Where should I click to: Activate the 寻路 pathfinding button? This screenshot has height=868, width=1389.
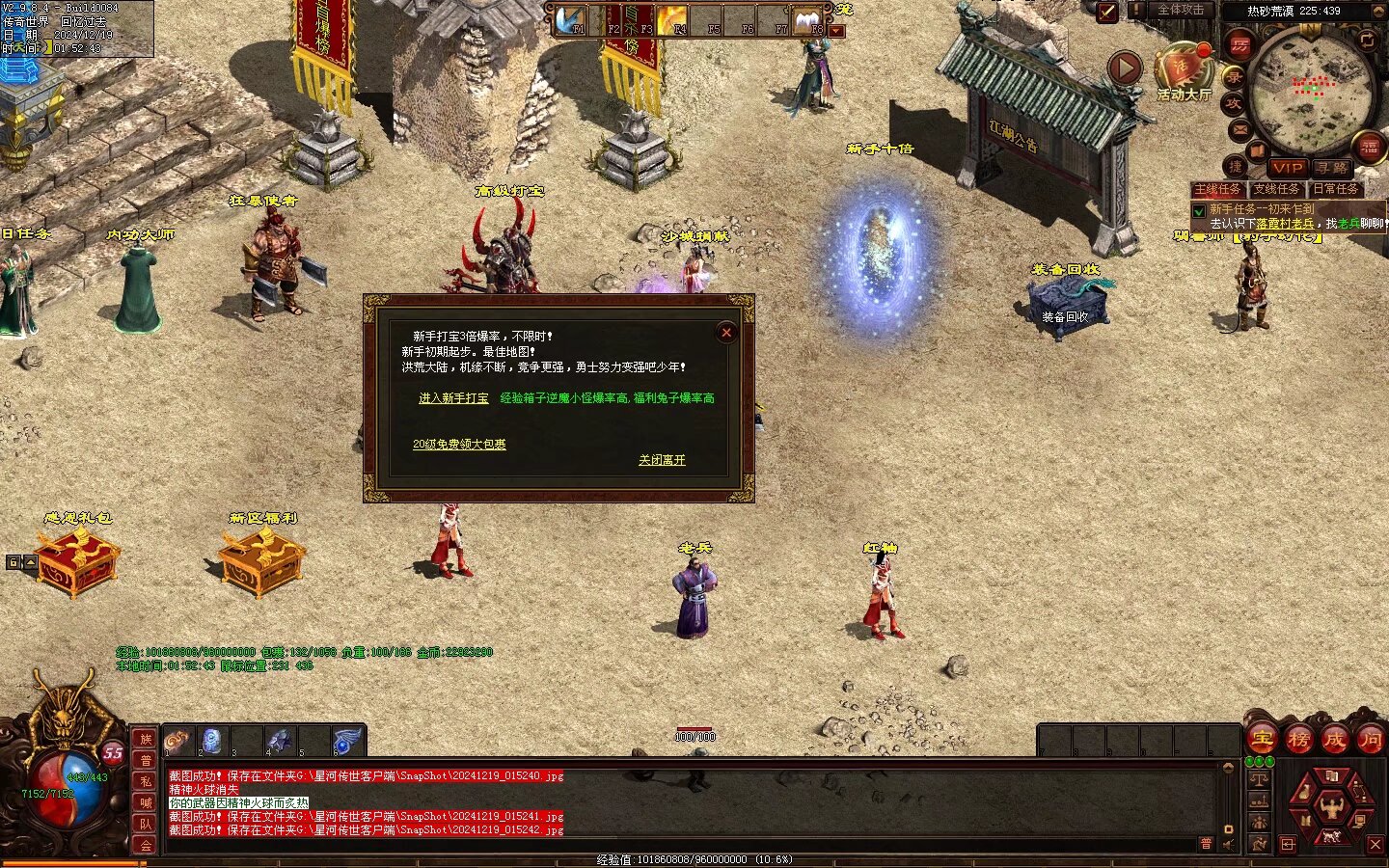coord(1332,168)
